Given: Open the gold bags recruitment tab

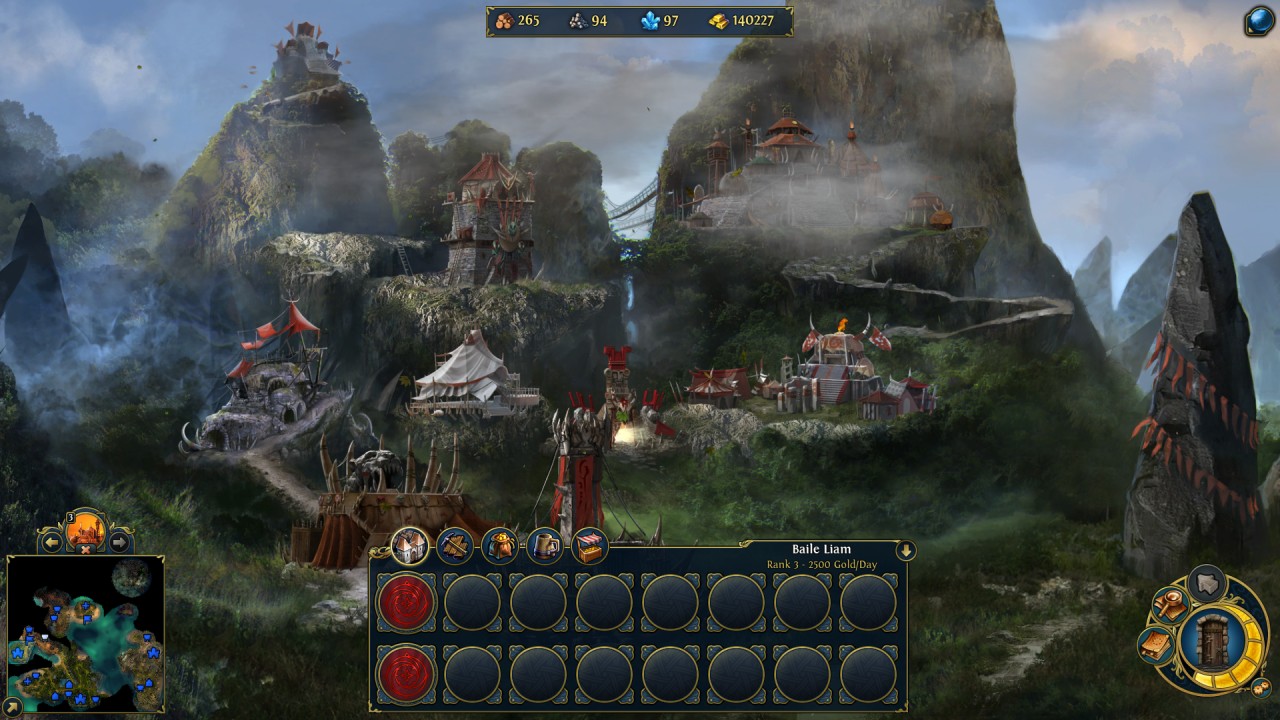Looking at the screenshot, I should [x=500, y=546].
